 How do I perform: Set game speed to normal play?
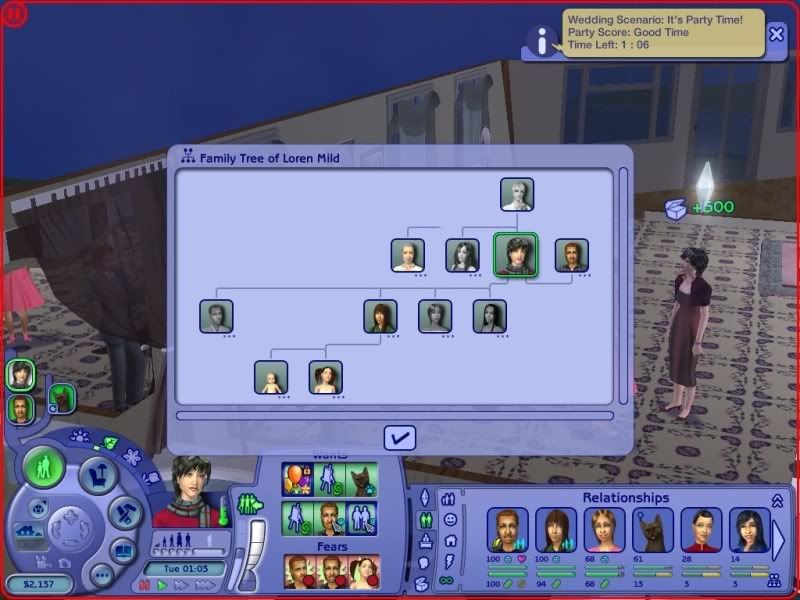(162, 585)
